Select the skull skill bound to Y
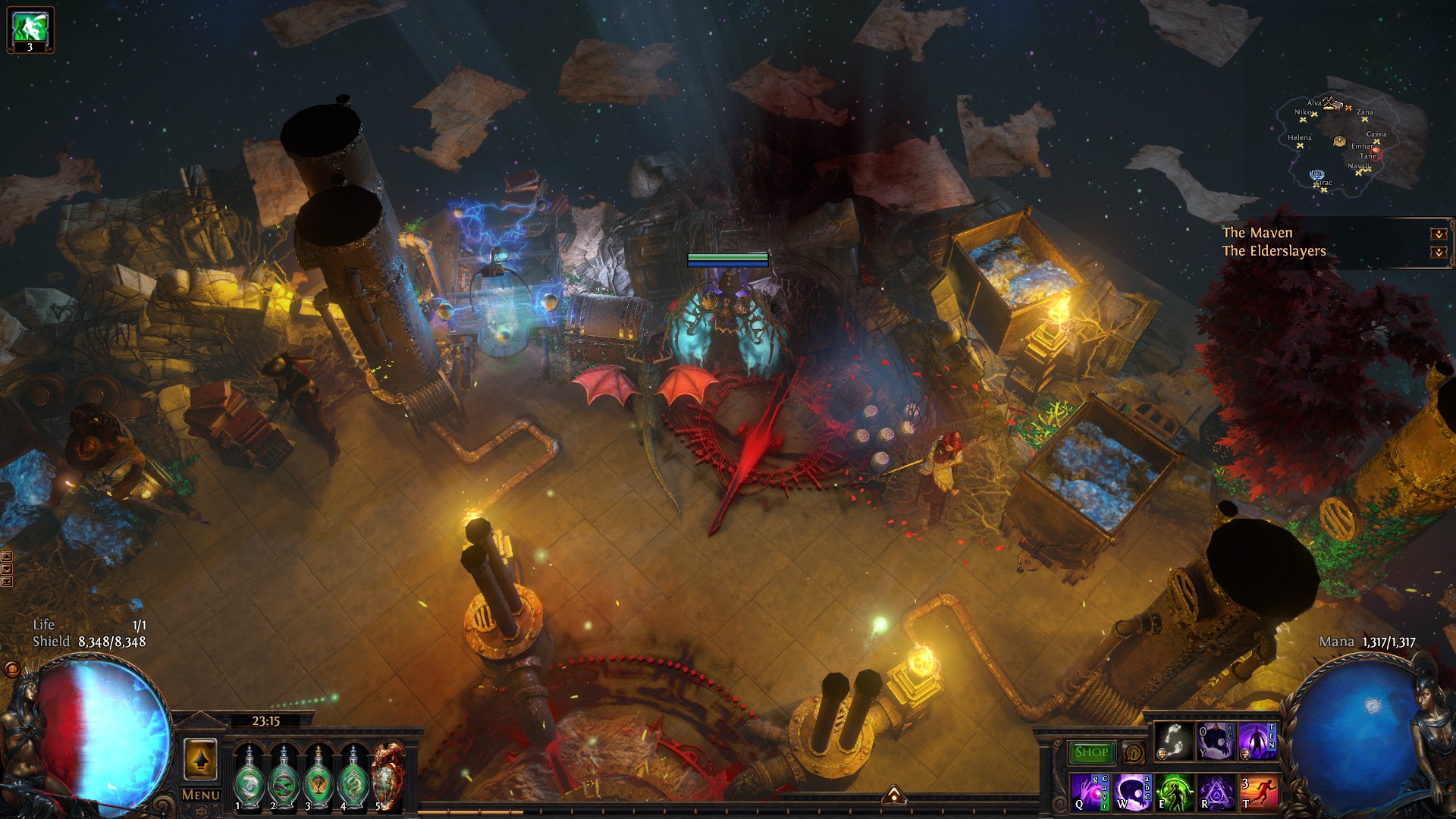The image size is (1456, 819). click(1216, 741)
